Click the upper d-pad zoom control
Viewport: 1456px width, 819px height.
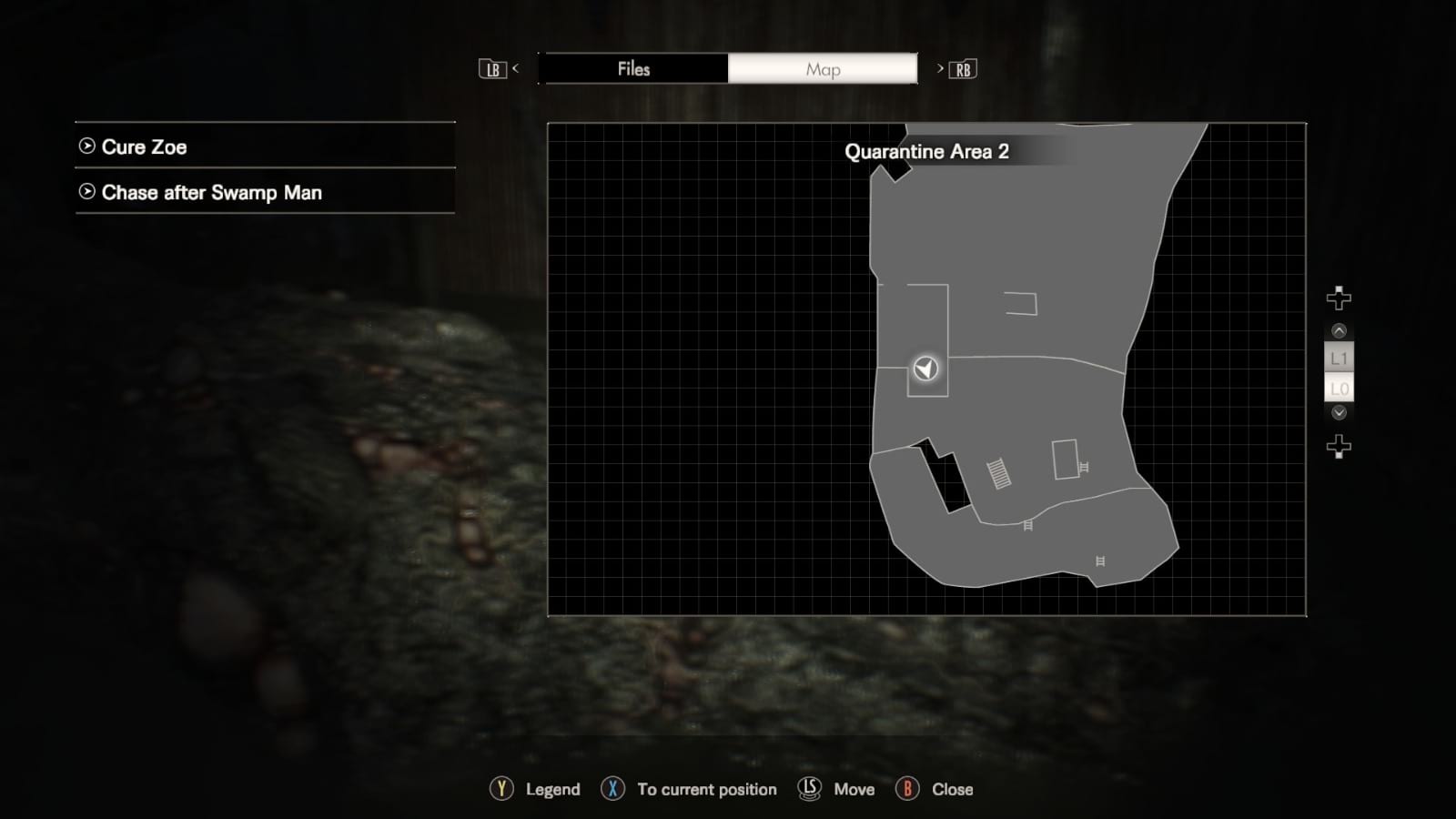tap(1338, 297)
